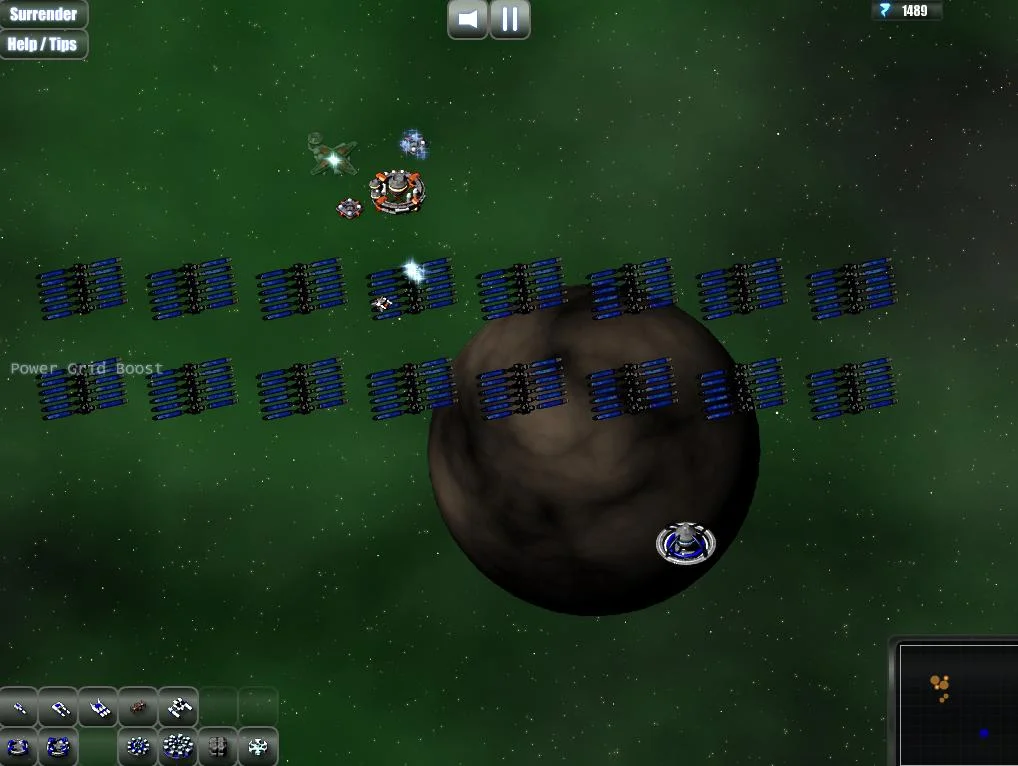Select the smallest blue fighter build icon
The height and width of the screenshot is (766, 1018).
coord(19,708)
